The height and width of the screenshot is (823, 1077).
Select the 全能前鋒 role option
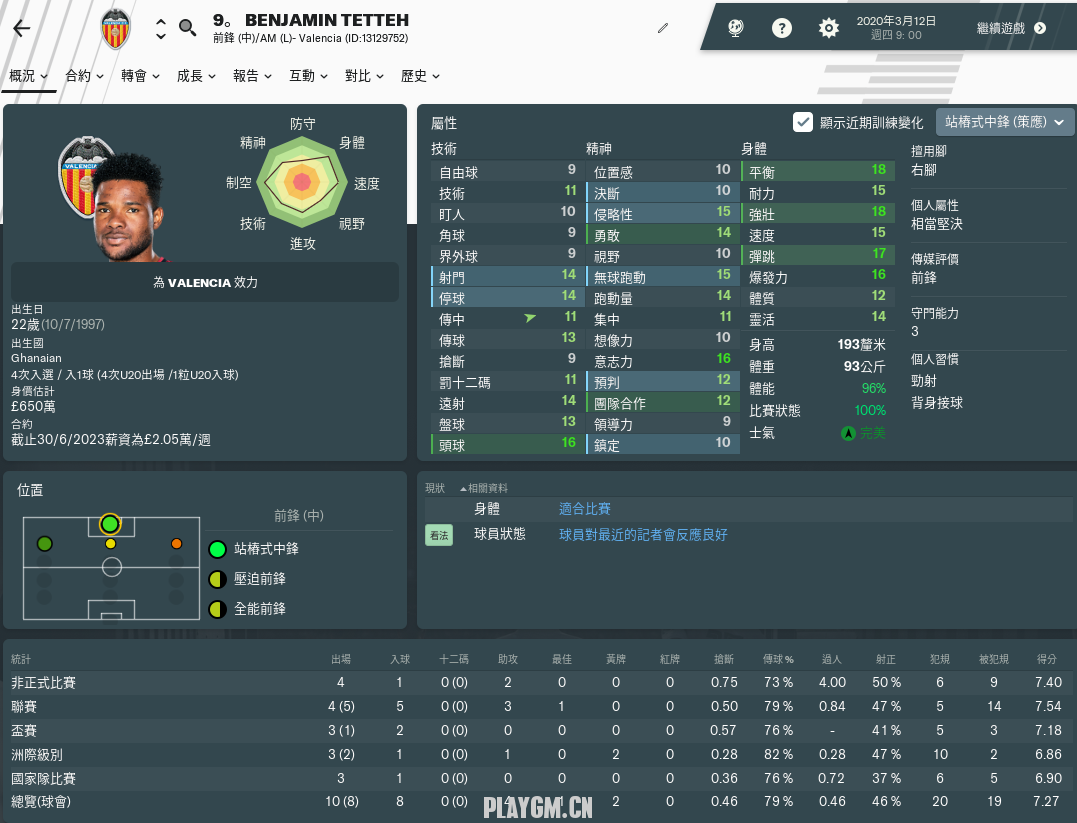click(x=259, y=609)
